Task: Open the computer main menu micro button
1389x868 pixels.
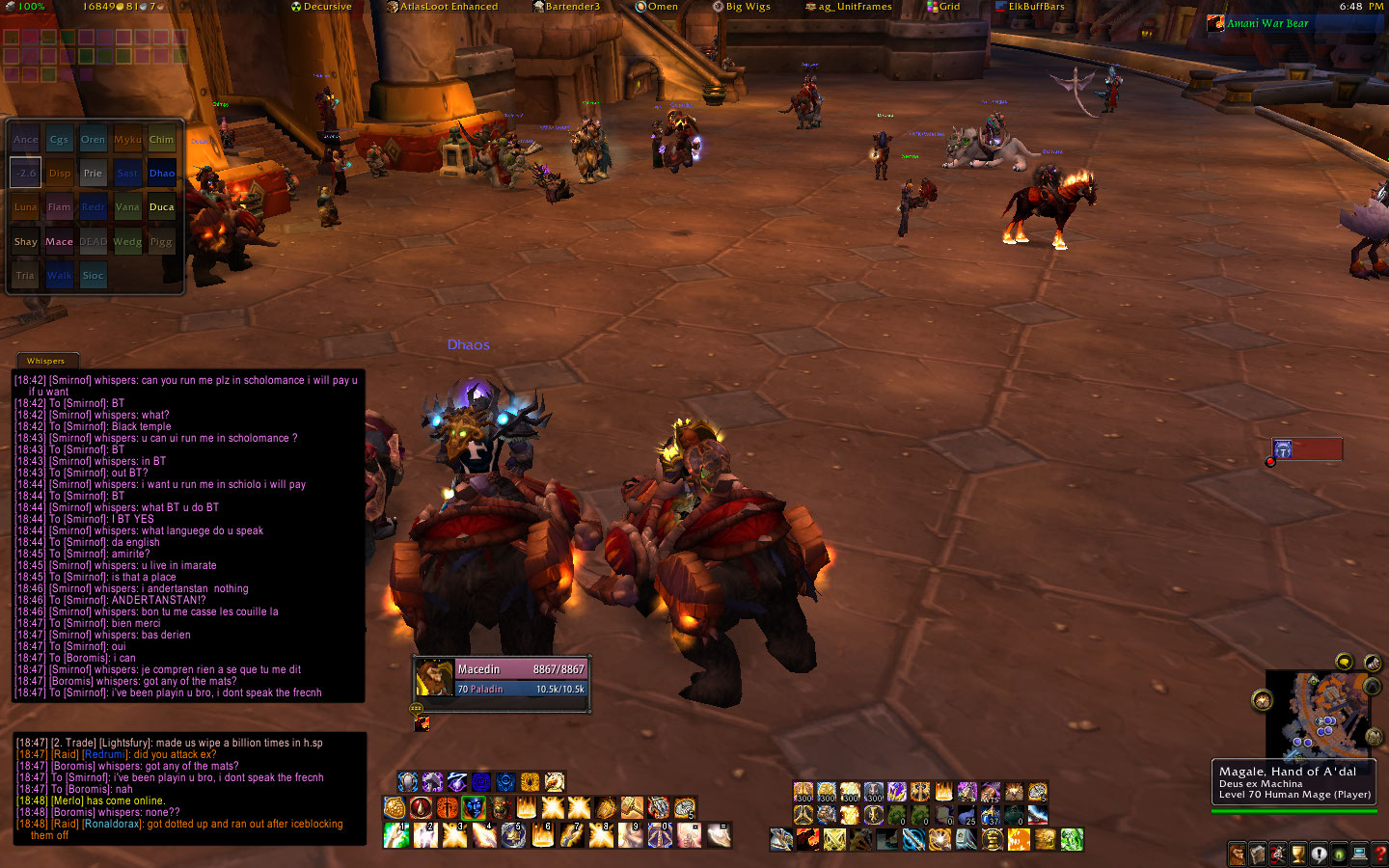Action: point(1359,854)
